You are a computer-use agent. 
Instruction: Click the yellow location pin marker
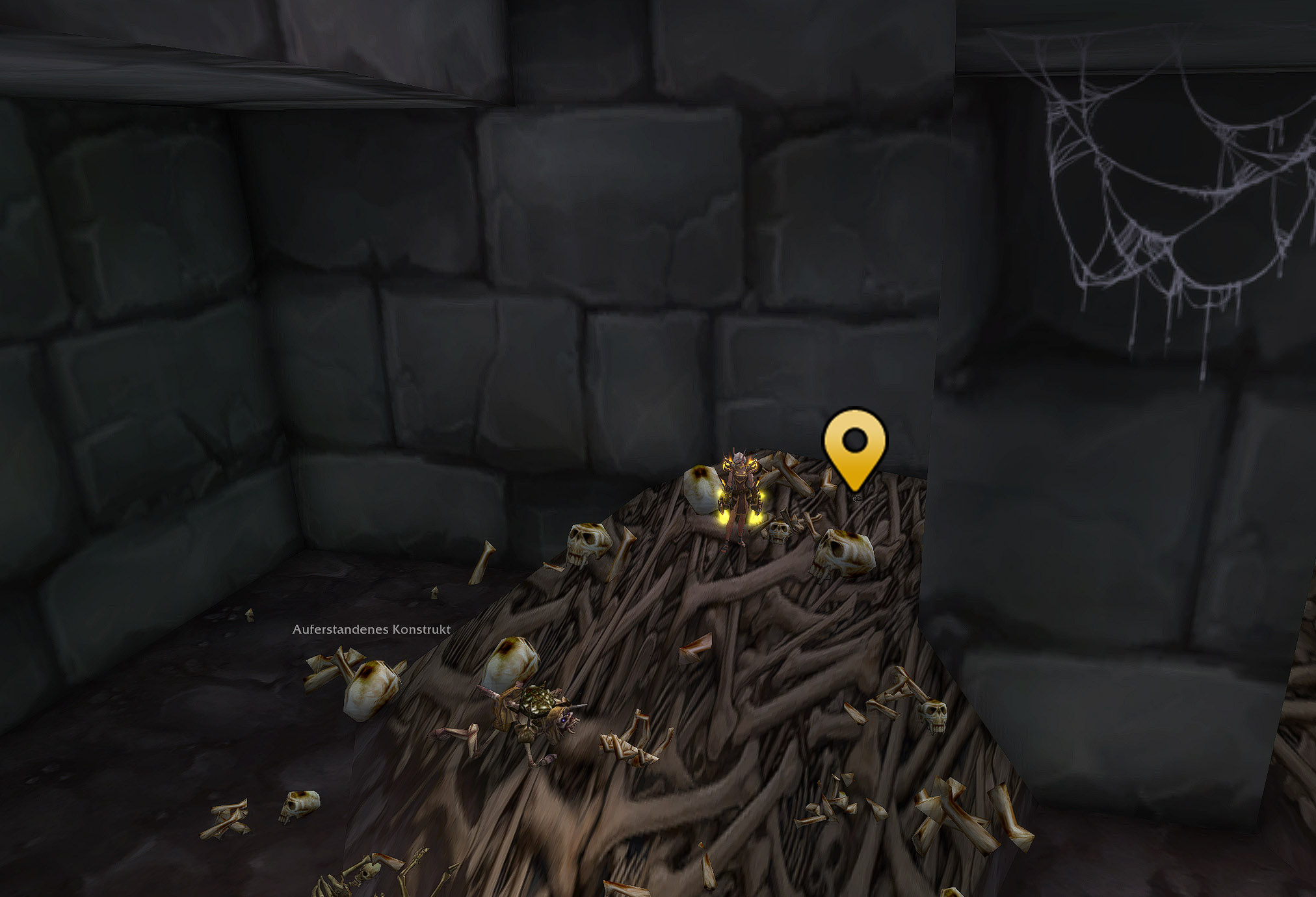pyautogui.click(x=854, y=445)
